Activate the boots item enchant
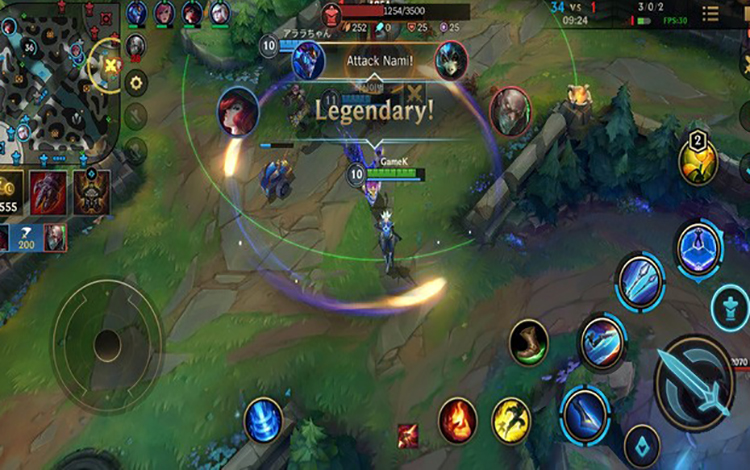 (529, 343)
